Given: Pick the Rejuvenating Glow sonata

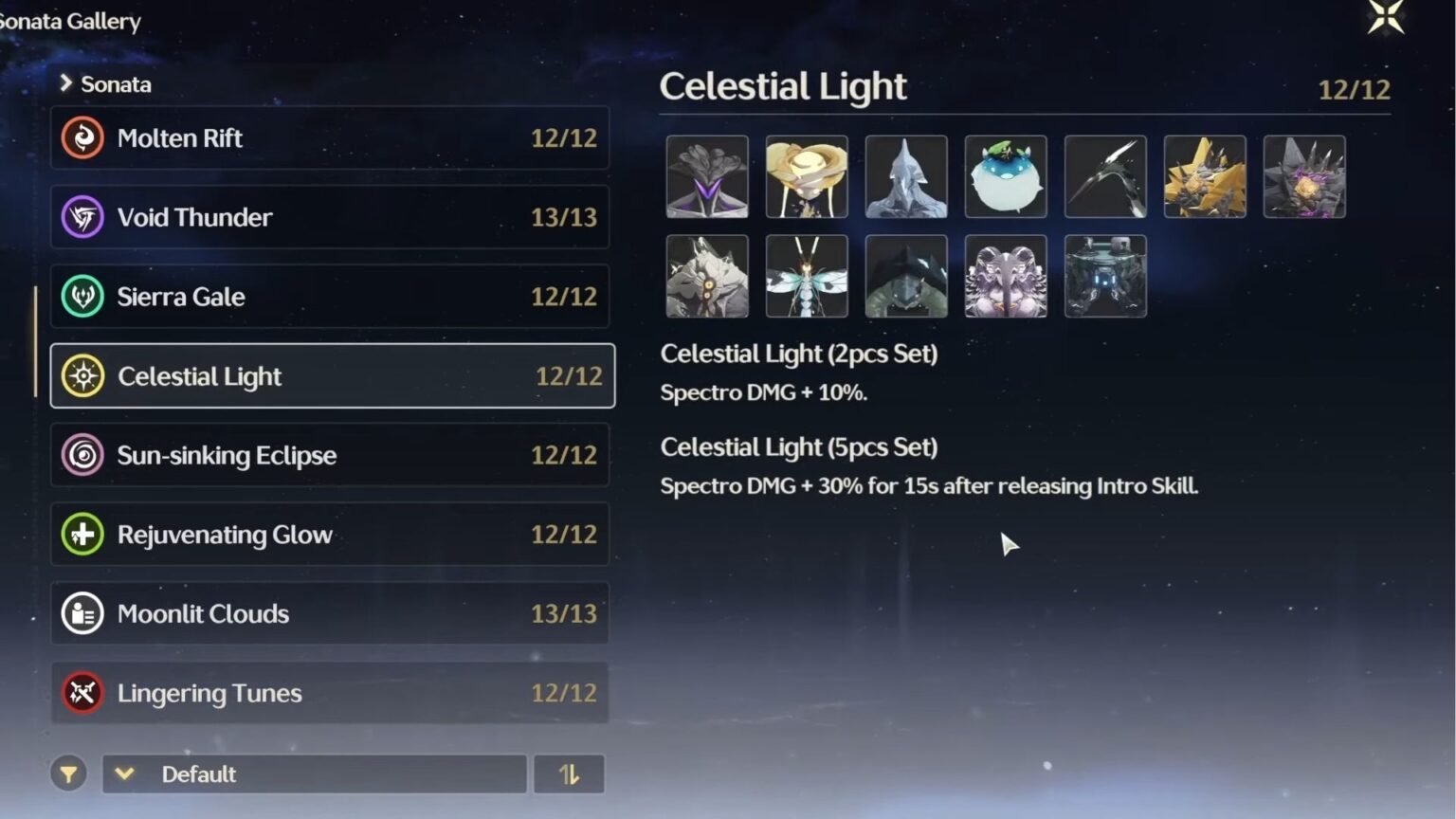Looking at the screenshot, I should coord(329,535).
